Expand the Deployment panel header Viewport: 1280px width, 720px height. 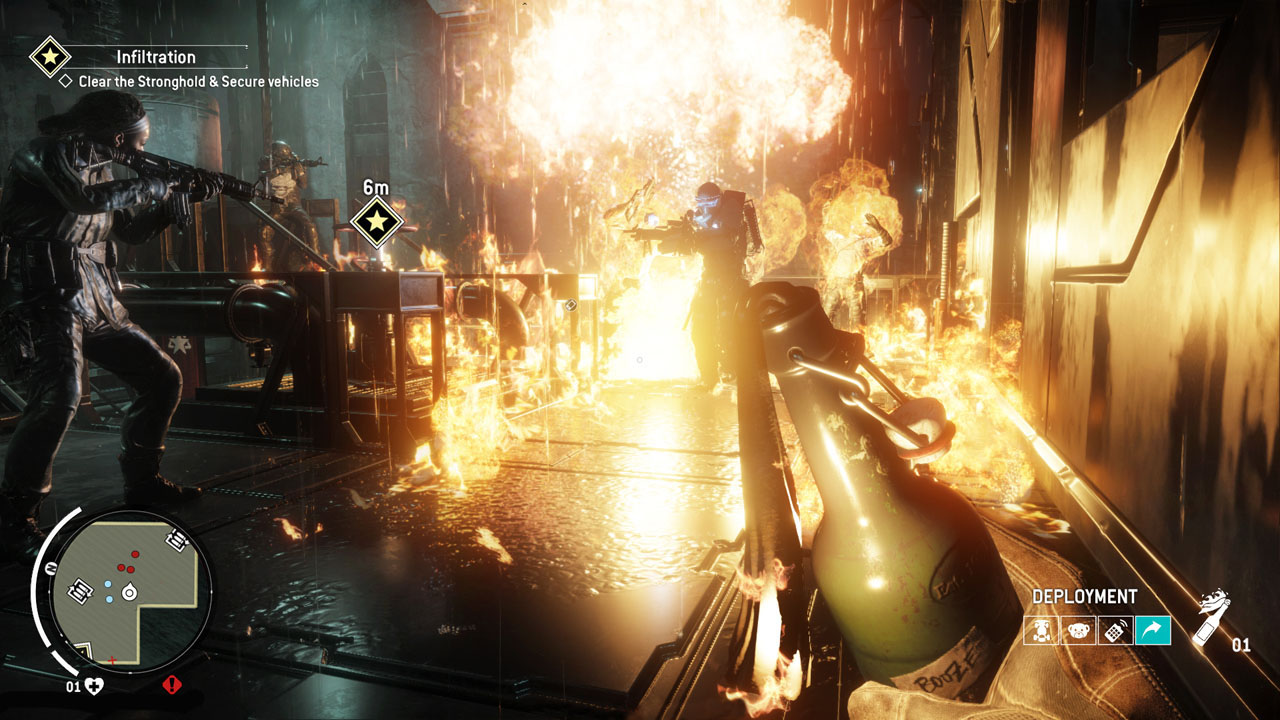click(x=1085, y=594)
